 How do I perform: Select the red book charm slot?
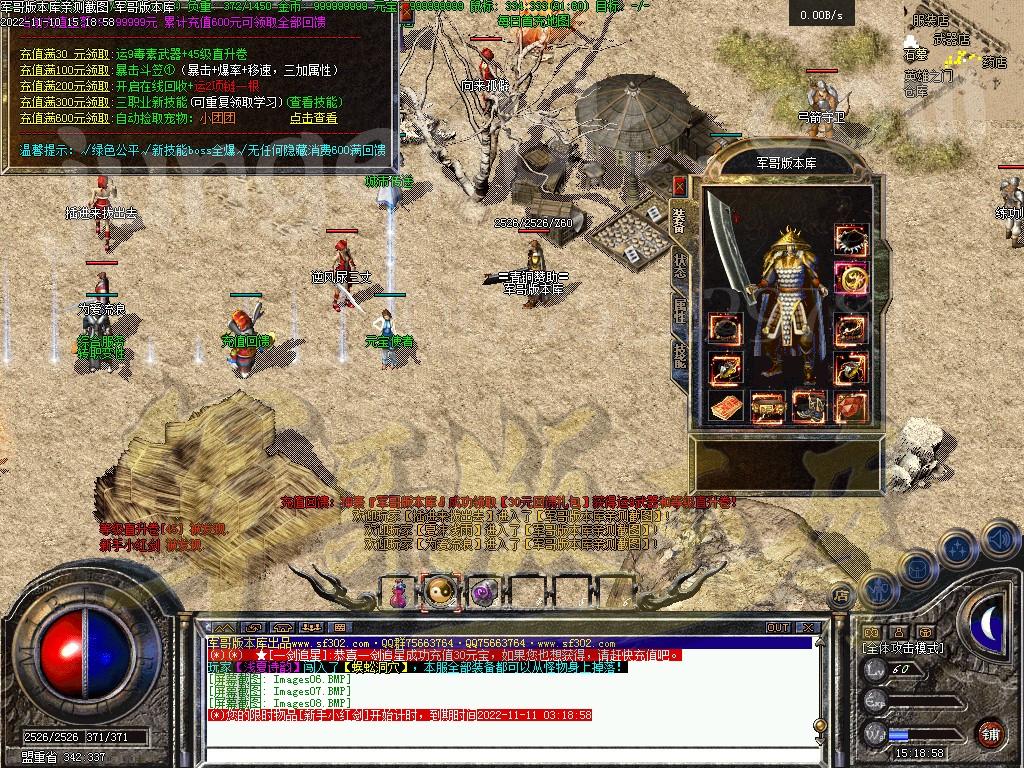tap(725, 406)
